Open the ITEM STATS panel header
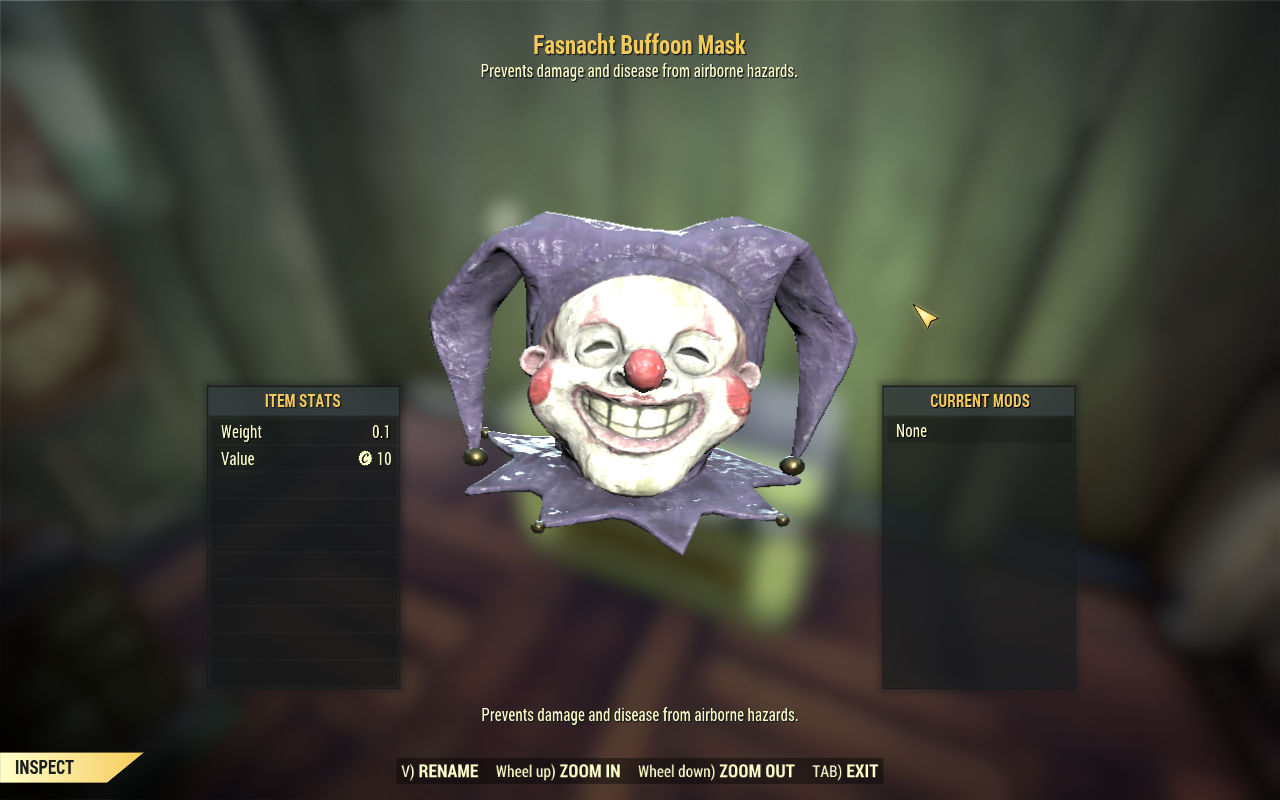The image size is (1280, 800). pos(303,401)
